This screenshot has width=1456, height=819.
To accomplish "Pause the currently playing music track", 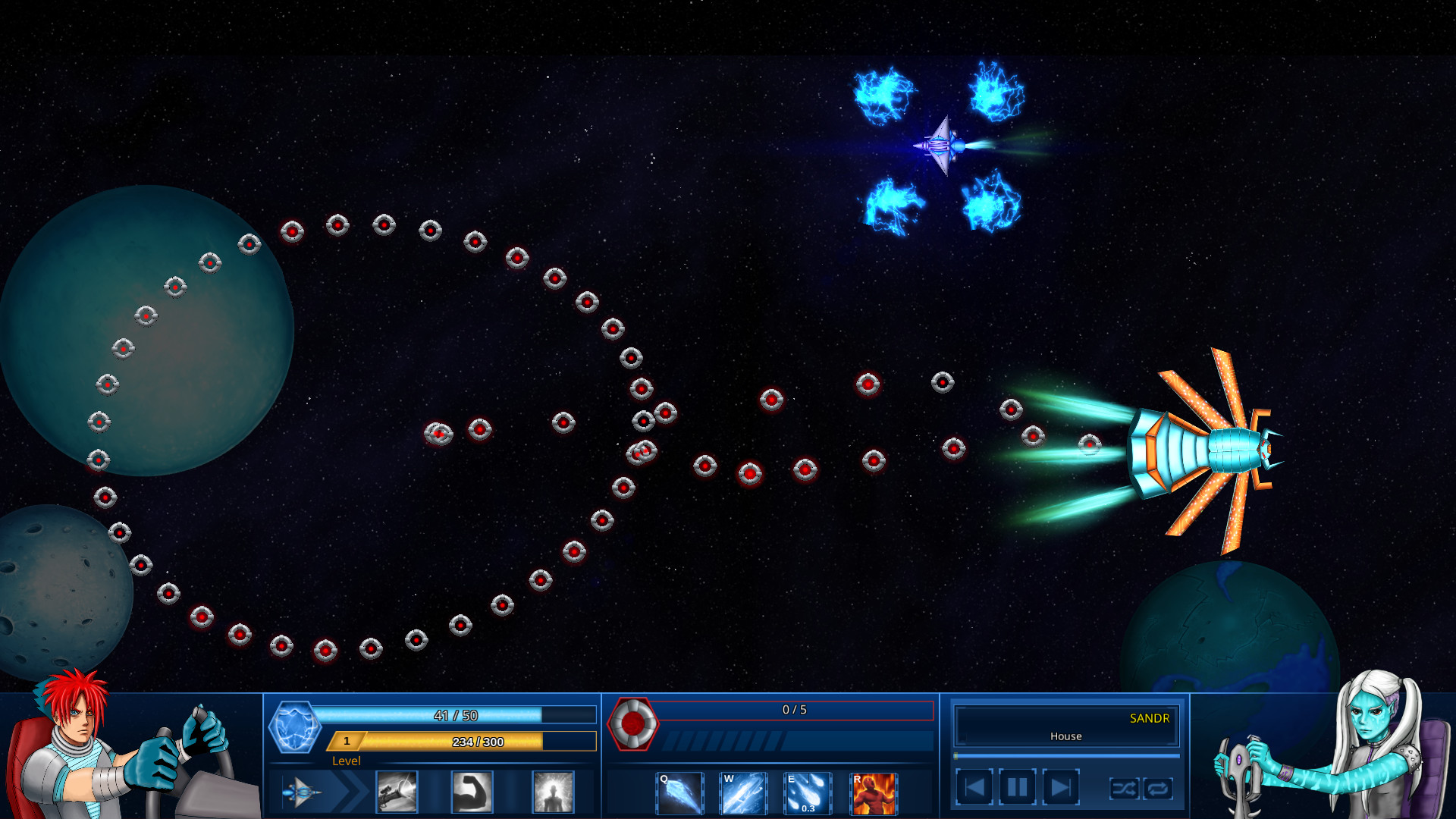I will [1016, 786].
